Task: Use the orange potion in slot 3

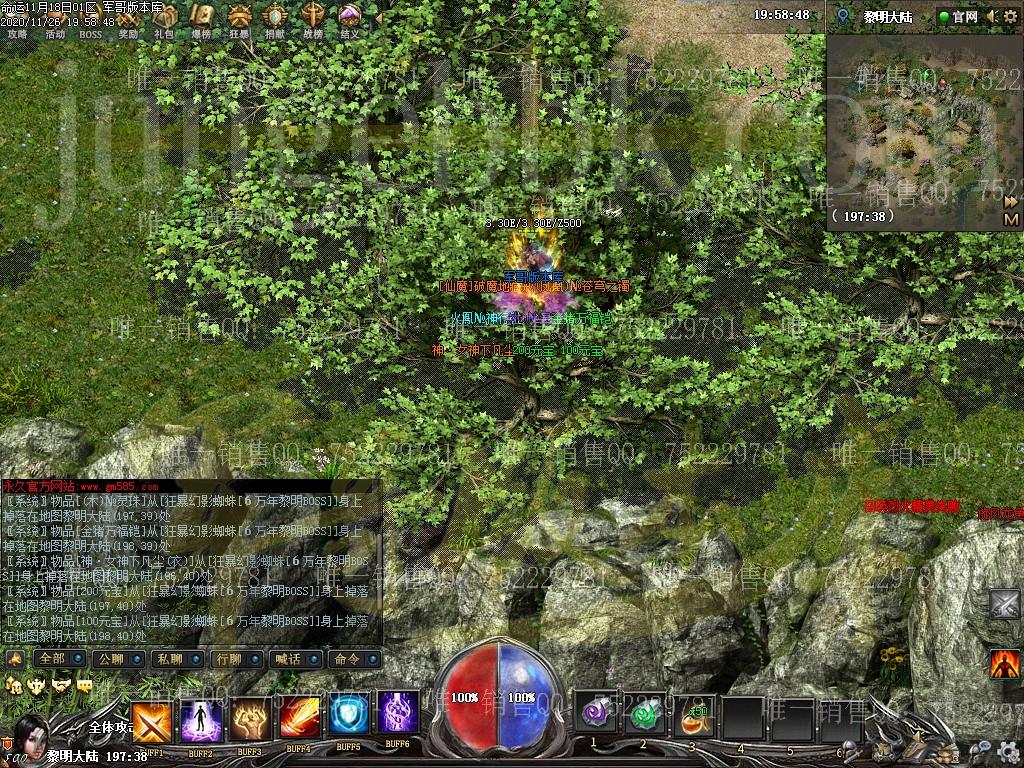Action: coord(692,714)
